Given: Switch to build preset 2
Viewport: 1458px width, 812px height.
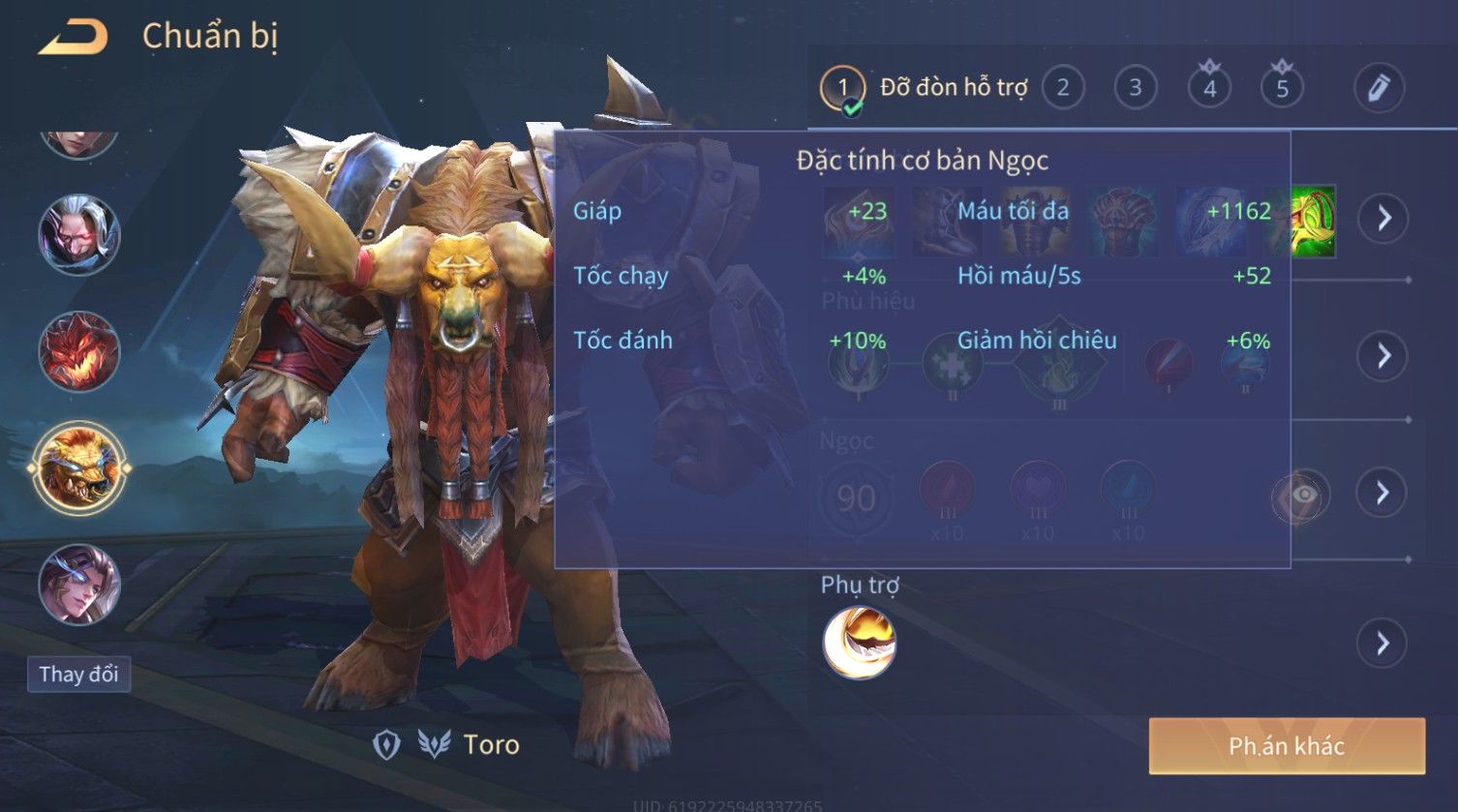Looking at the screenshot, I should pos(1062,89).
